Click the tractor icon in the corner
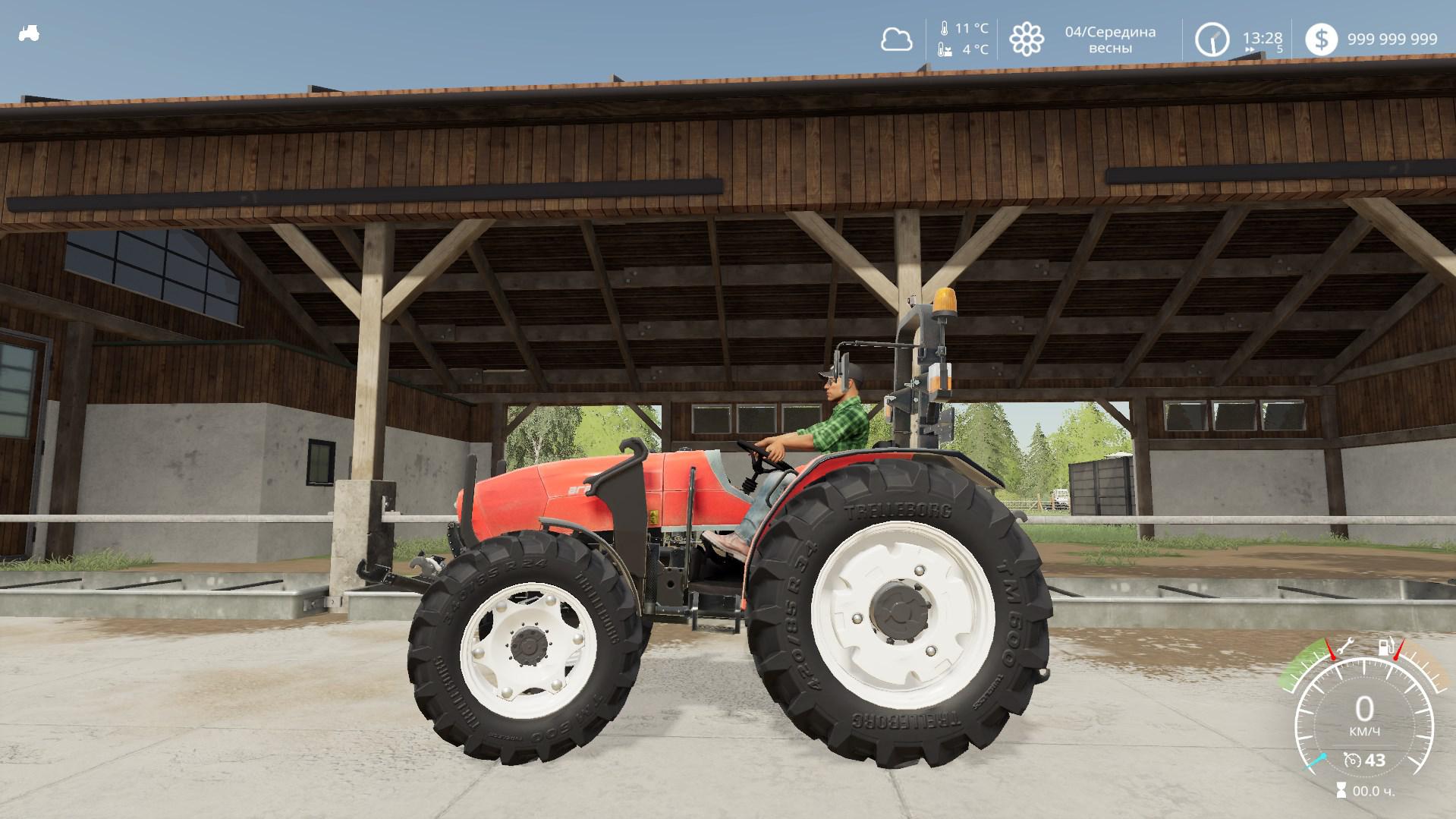Screen dimensions: 1456x819 [29, 33]
